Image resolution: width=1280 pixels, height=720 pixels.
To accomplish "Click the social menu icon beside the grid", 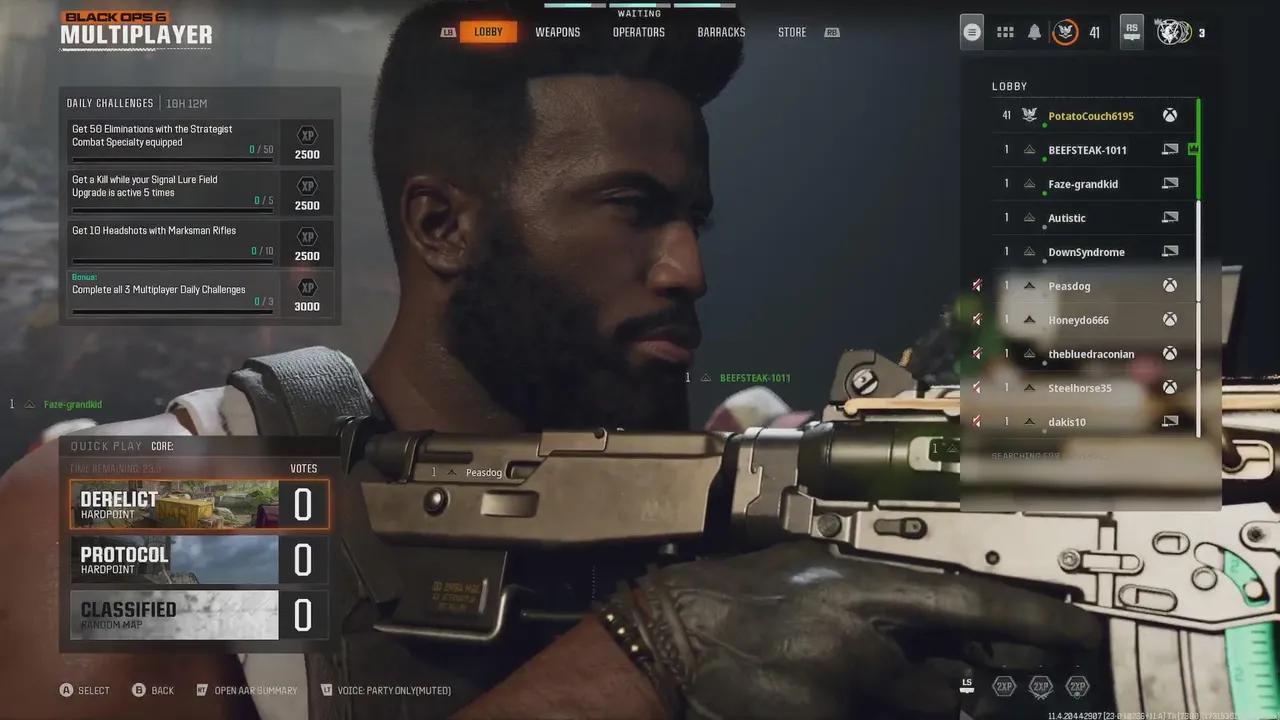I will coord(970,31).
